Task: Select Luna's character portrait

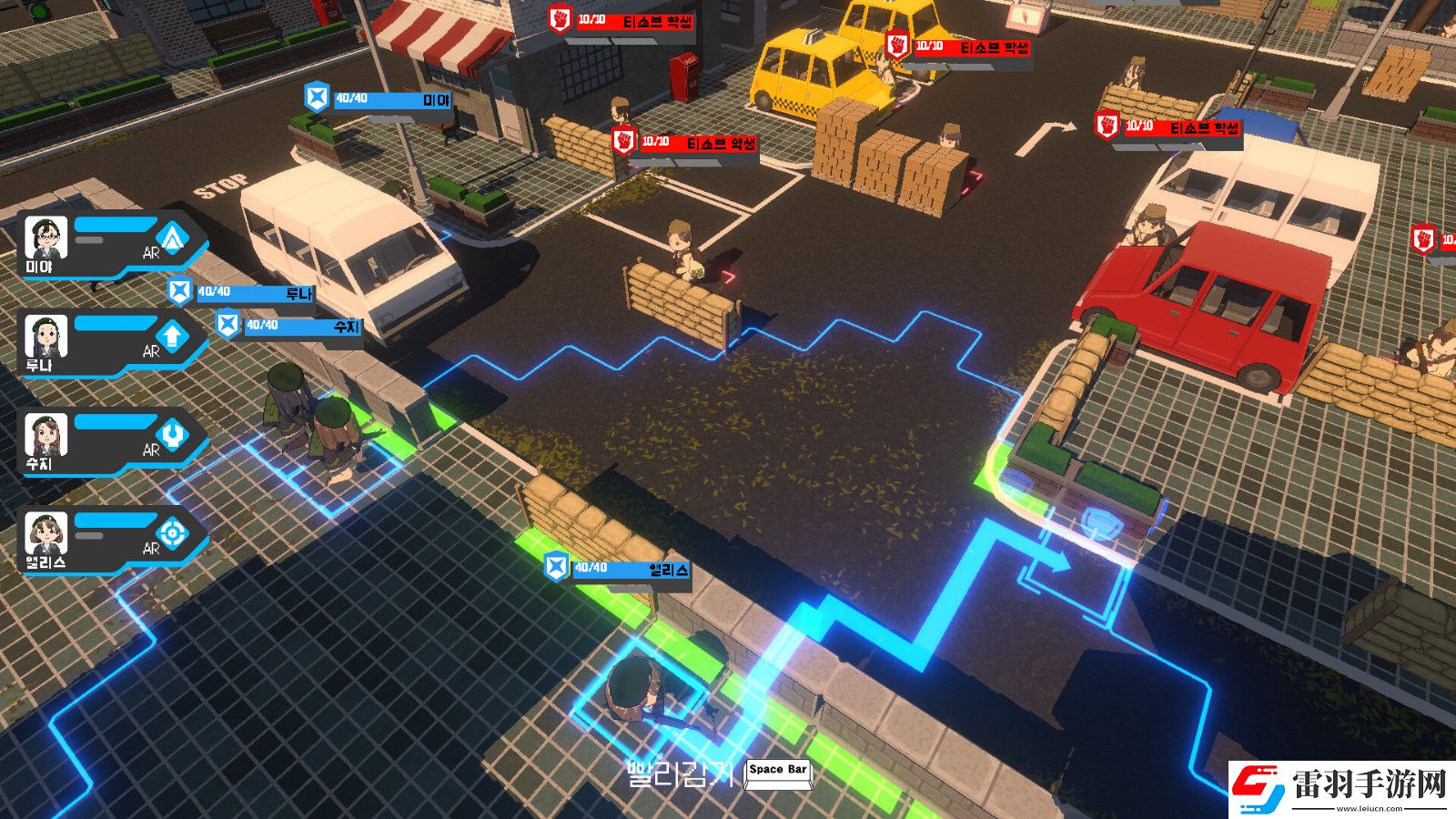Action: [x=45, y=337]
